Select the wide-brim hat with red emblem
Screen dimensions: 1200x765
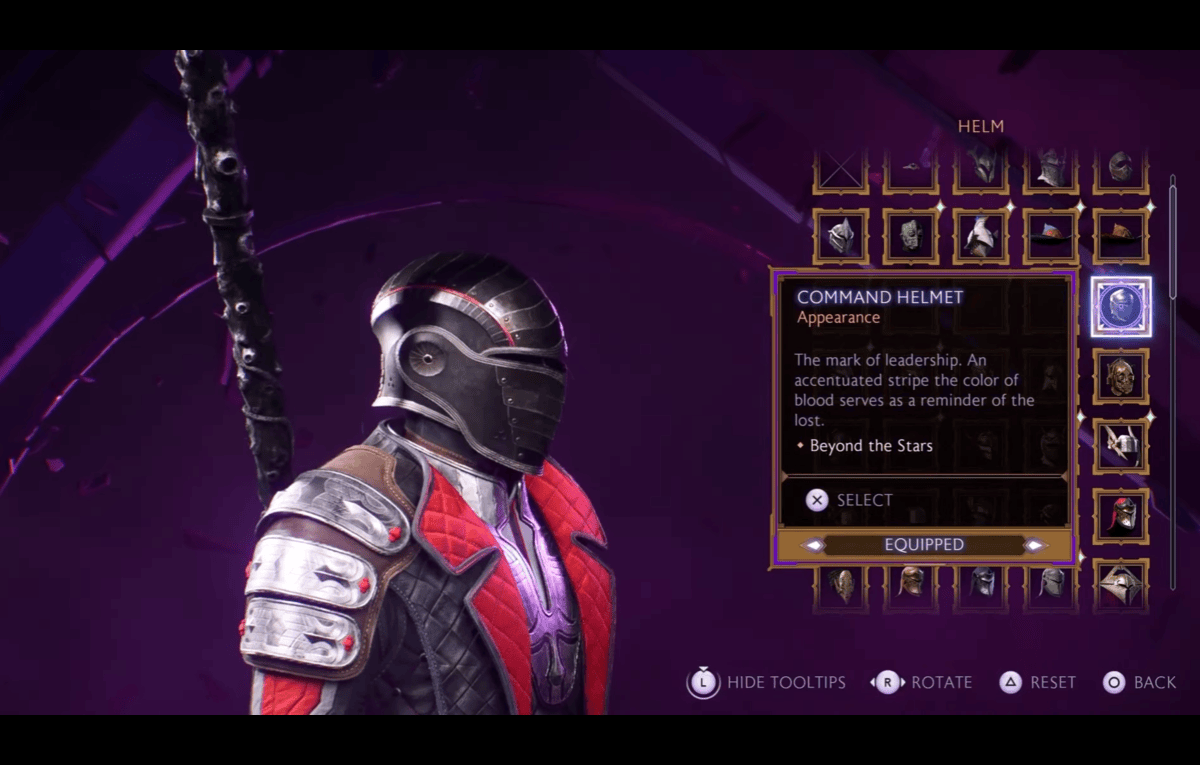coord(1050,236)
